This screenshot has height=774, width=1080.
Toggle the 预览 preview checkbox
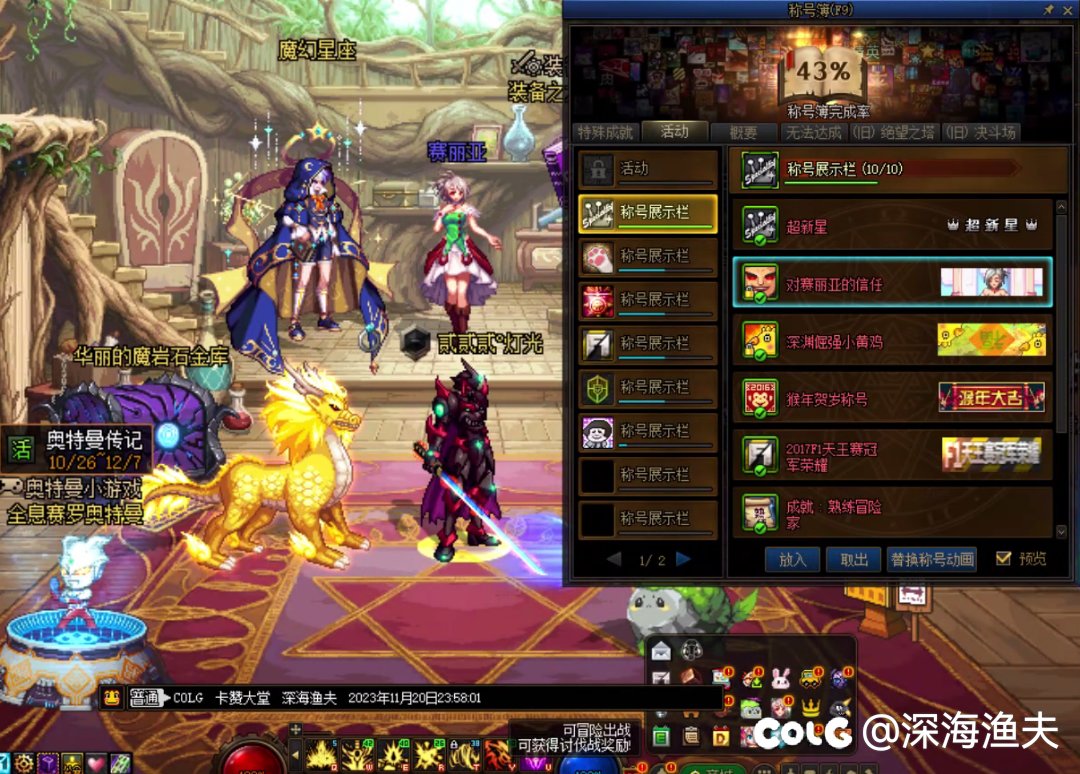pyautogui.click(x=1004, y=559)
